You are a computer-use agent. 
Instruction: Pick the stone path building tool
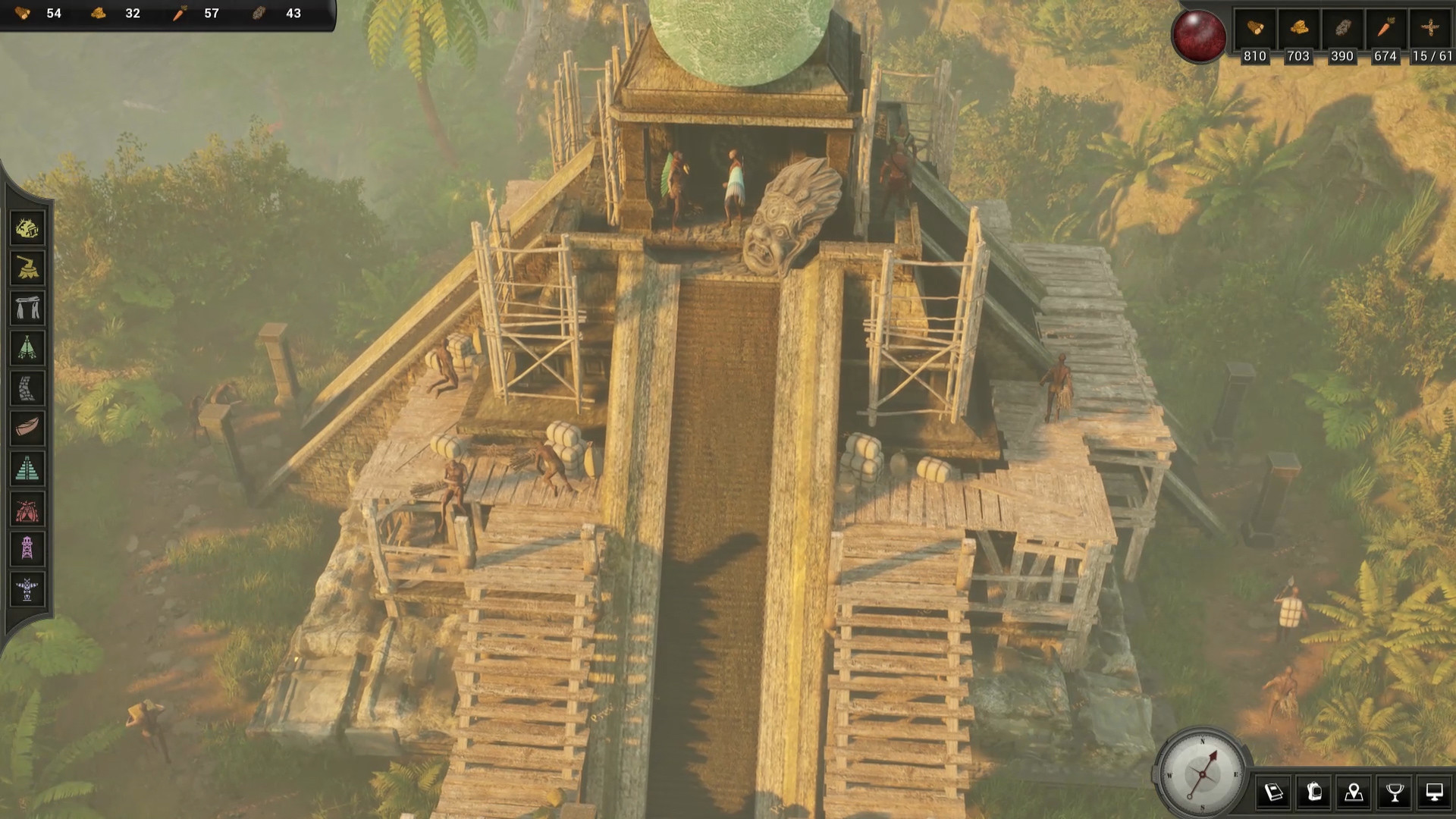[x=27, y=388]
